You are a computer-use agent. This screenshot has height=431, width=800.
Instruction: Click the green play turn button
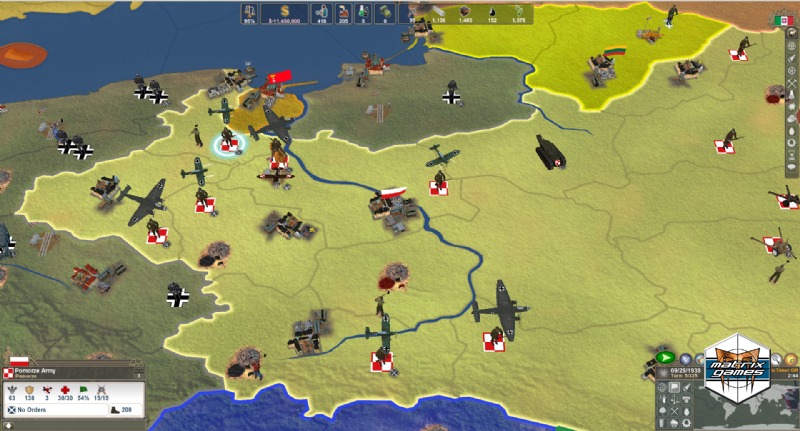click(x=665, y=357)
